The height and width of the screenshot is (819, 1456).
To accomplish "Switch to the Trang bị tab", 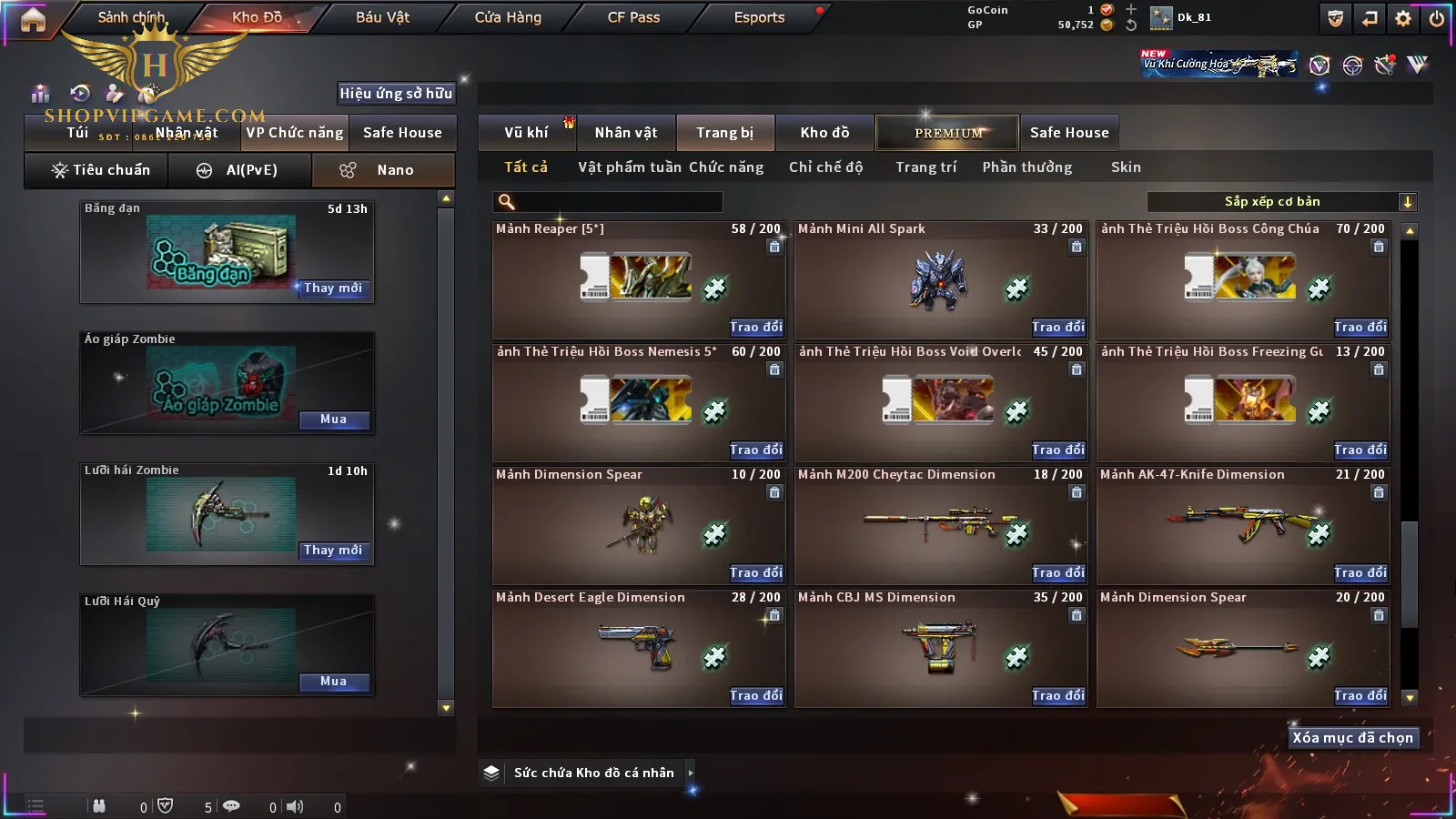I will [724, 133].
